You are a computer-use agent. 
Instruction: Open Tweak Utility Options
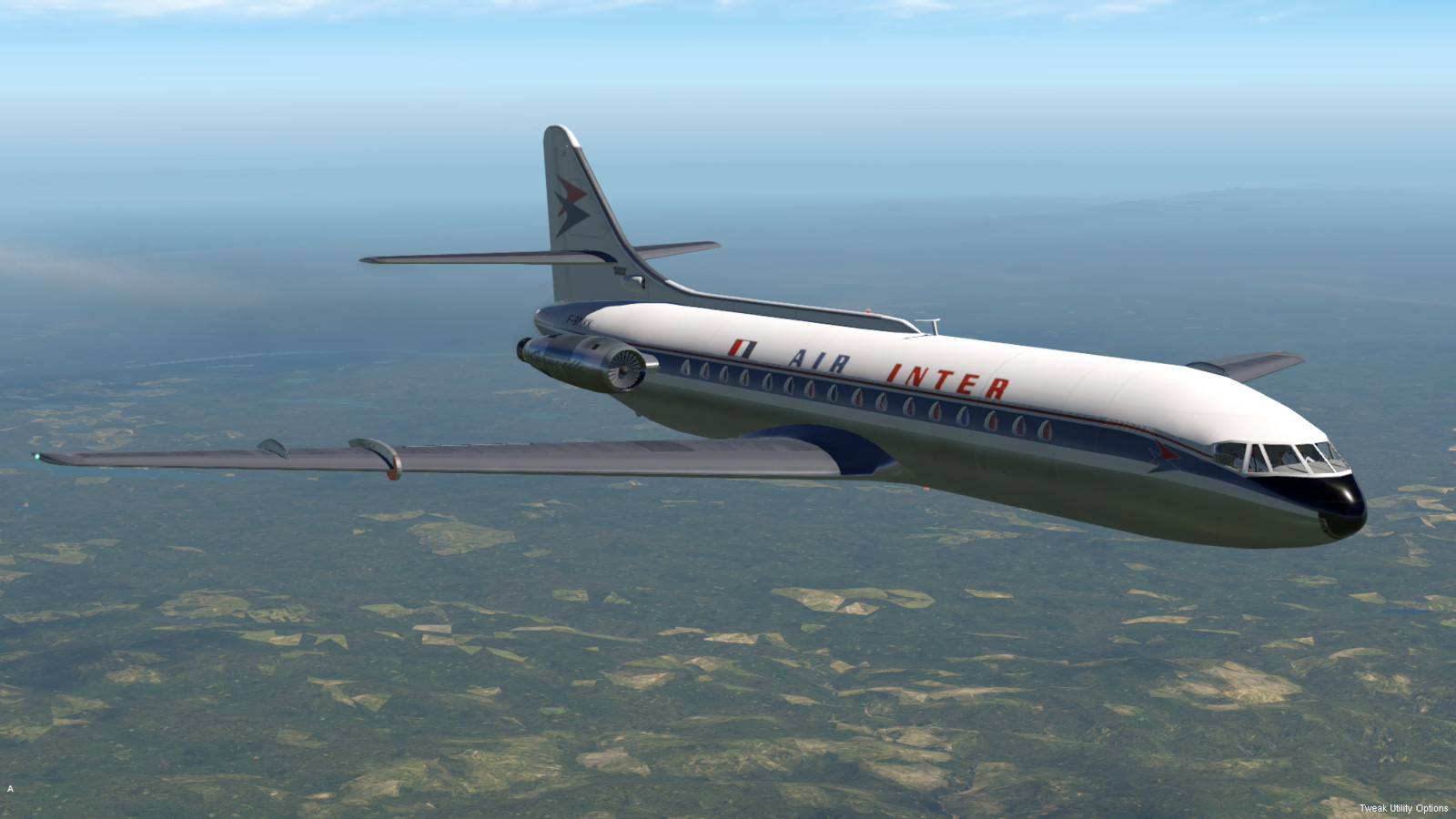[1403, 808]
